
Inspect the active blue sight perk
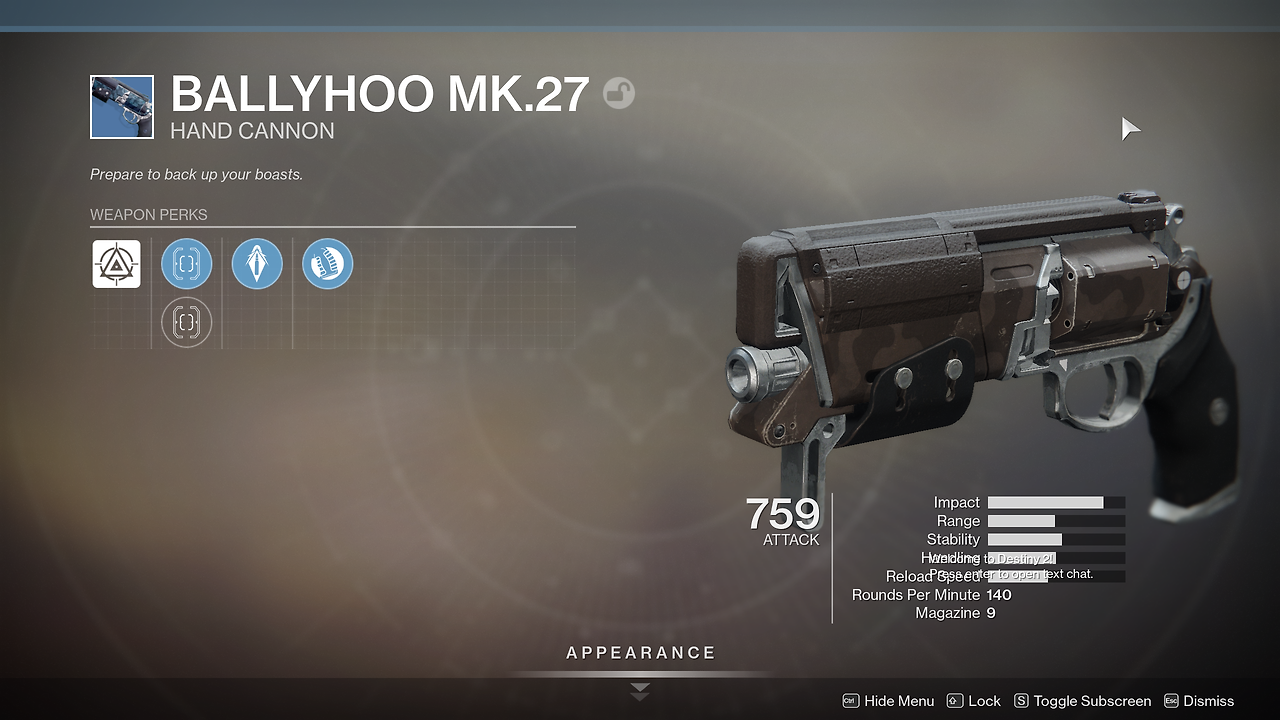187,264
